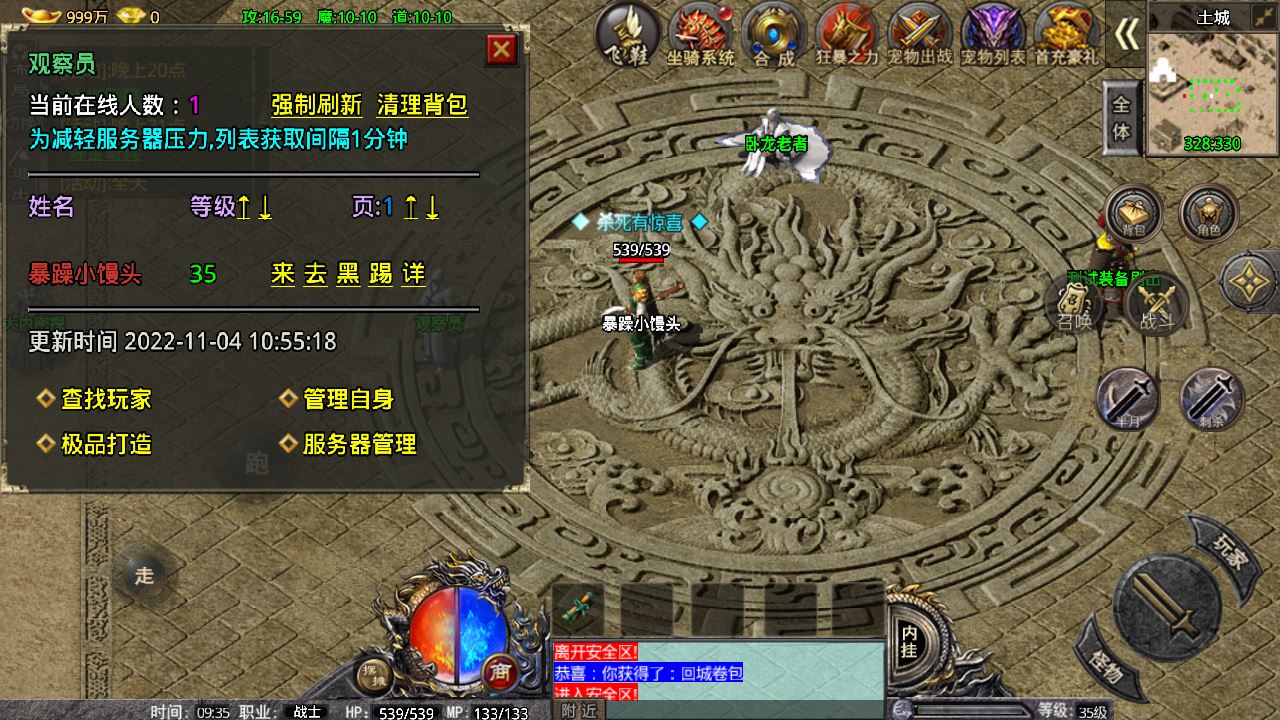Switch to the 附近 chat tab

pyautogui.click(x=578, y=708)
